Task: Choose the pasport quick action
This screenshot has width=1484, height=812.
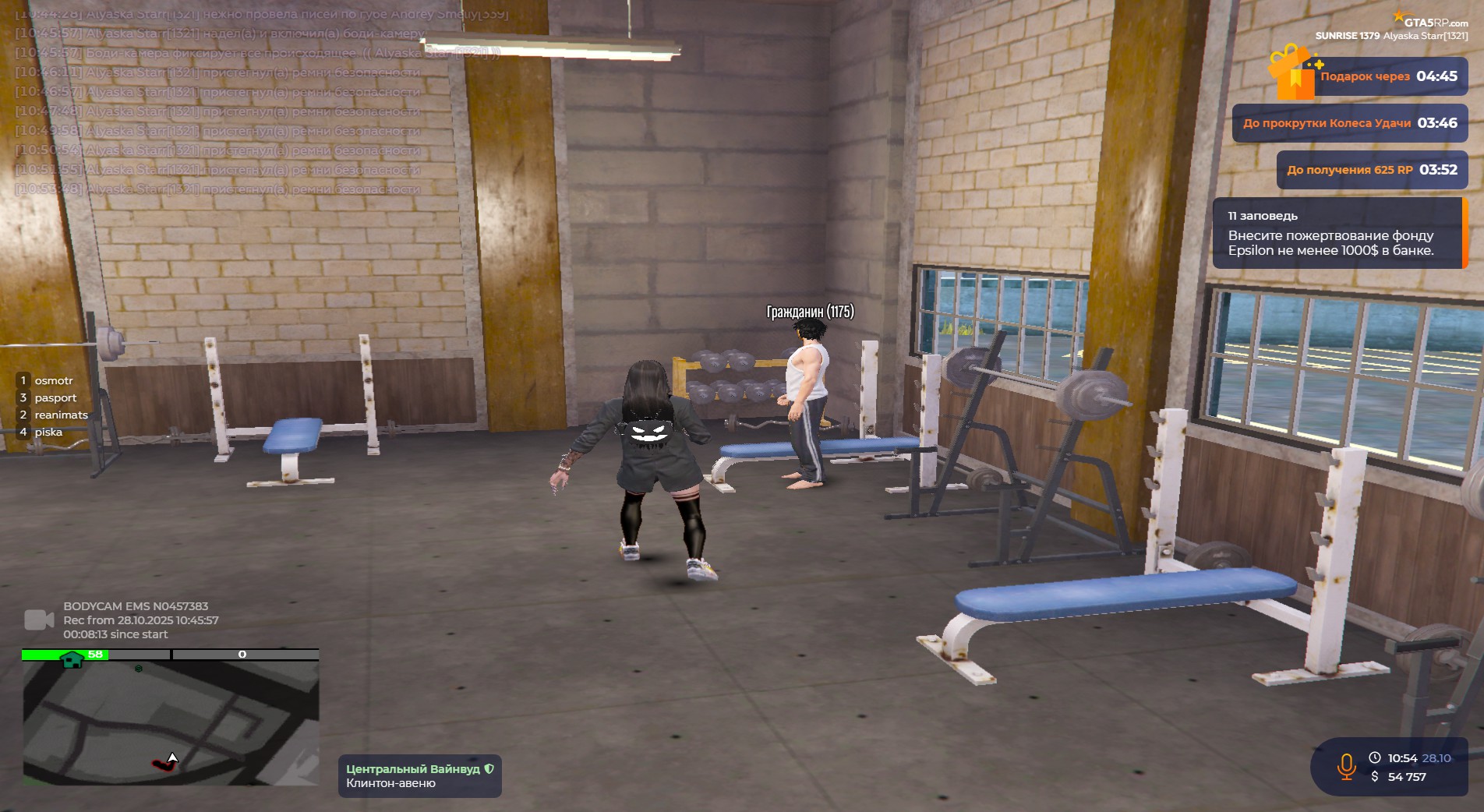Action: click(55, 397)
